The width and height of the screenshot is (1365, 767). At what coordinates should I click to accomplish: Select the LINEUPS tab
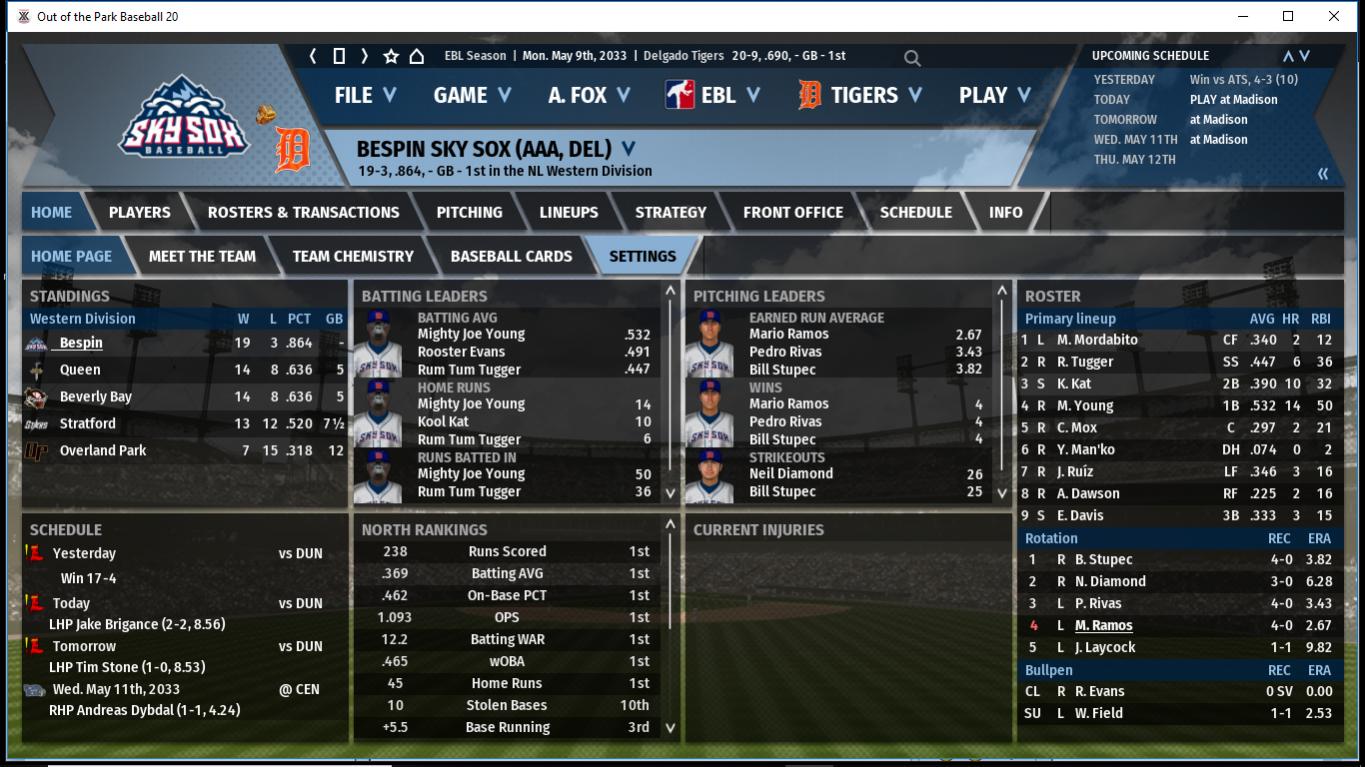568,212
